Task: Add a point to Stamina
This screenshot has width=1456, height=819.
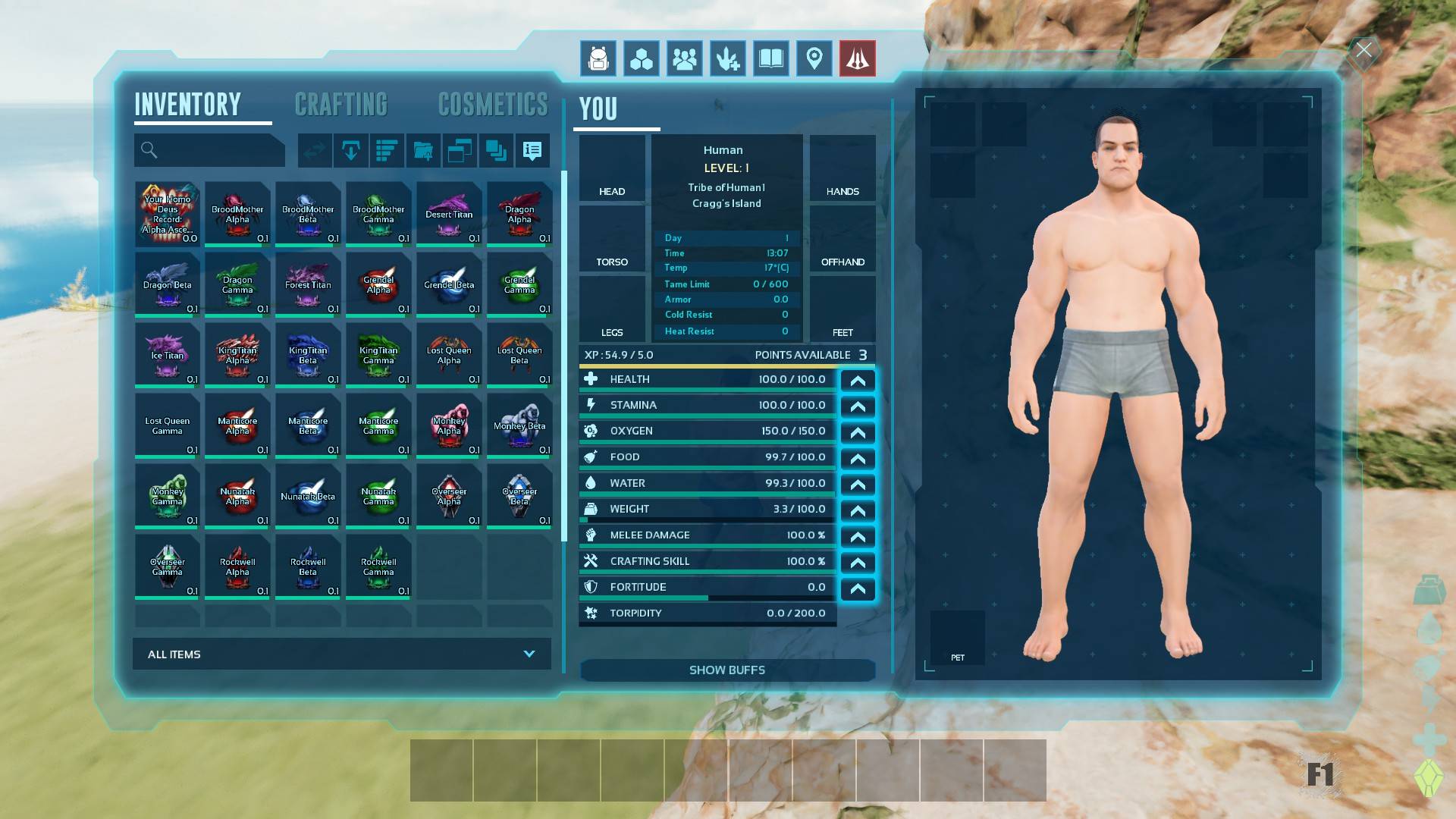Action: point(858,406)
